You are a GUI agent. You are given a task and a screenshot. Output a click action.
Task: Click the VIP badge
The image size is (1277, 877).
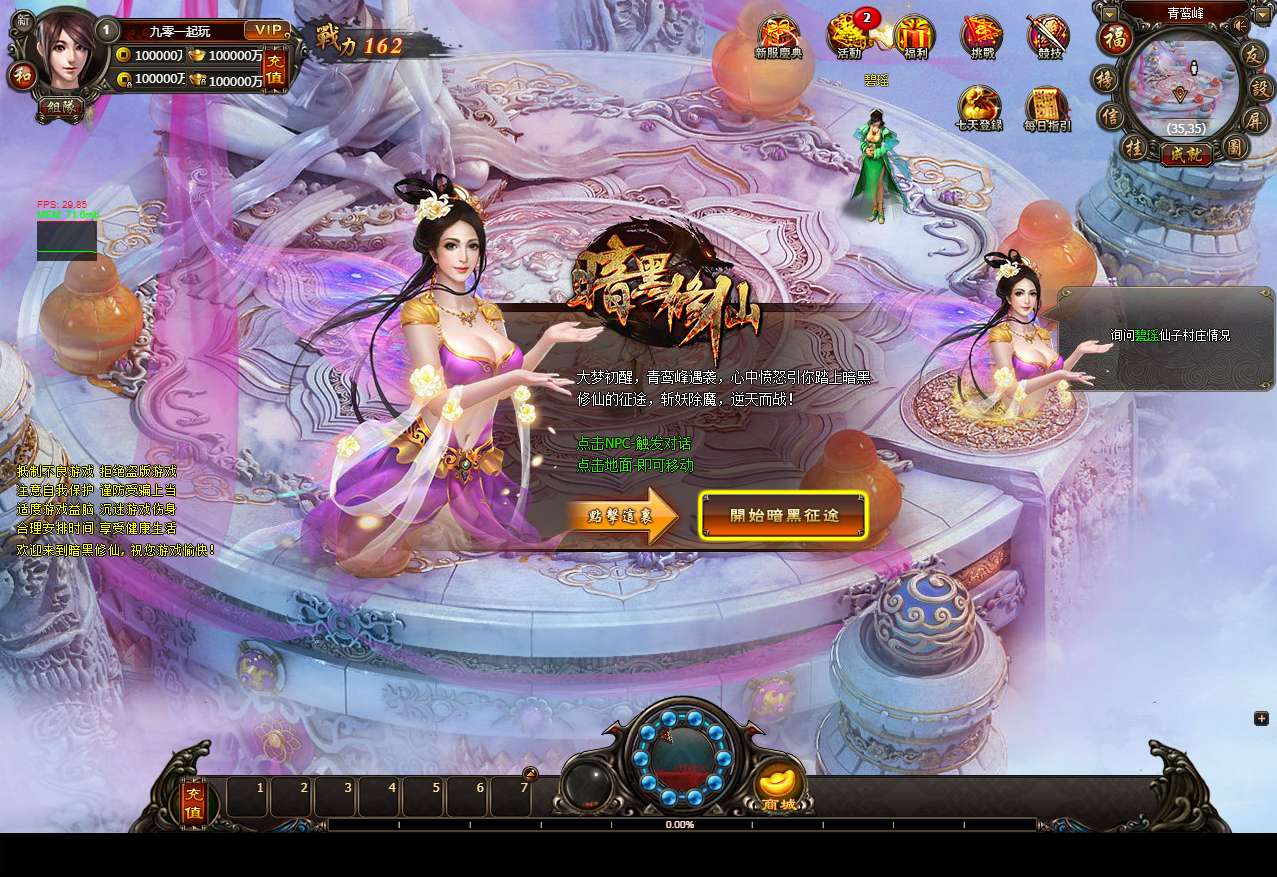267,30
